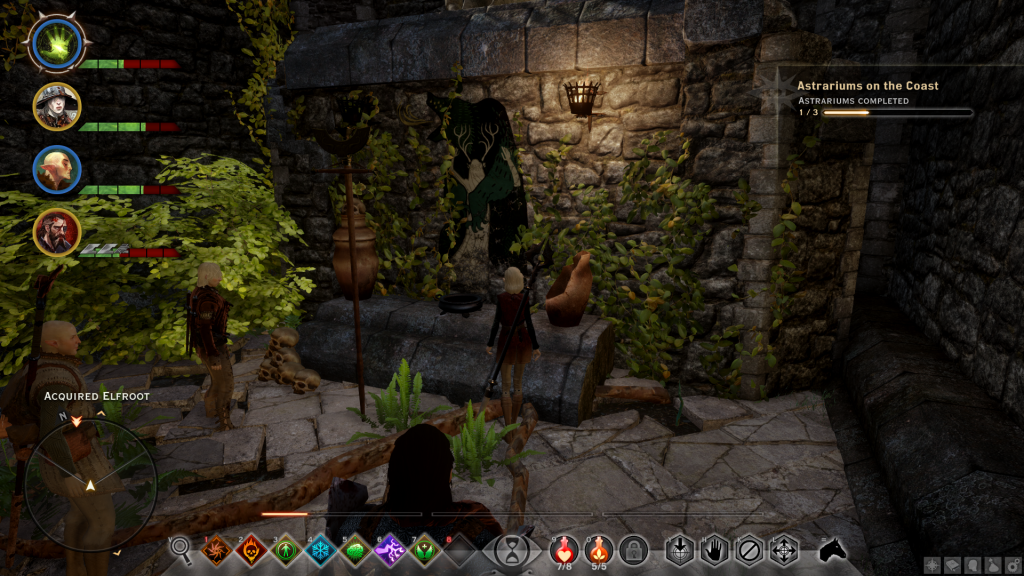
Task: Choose the bearded companion portrait
Action: tap(56, 232)
